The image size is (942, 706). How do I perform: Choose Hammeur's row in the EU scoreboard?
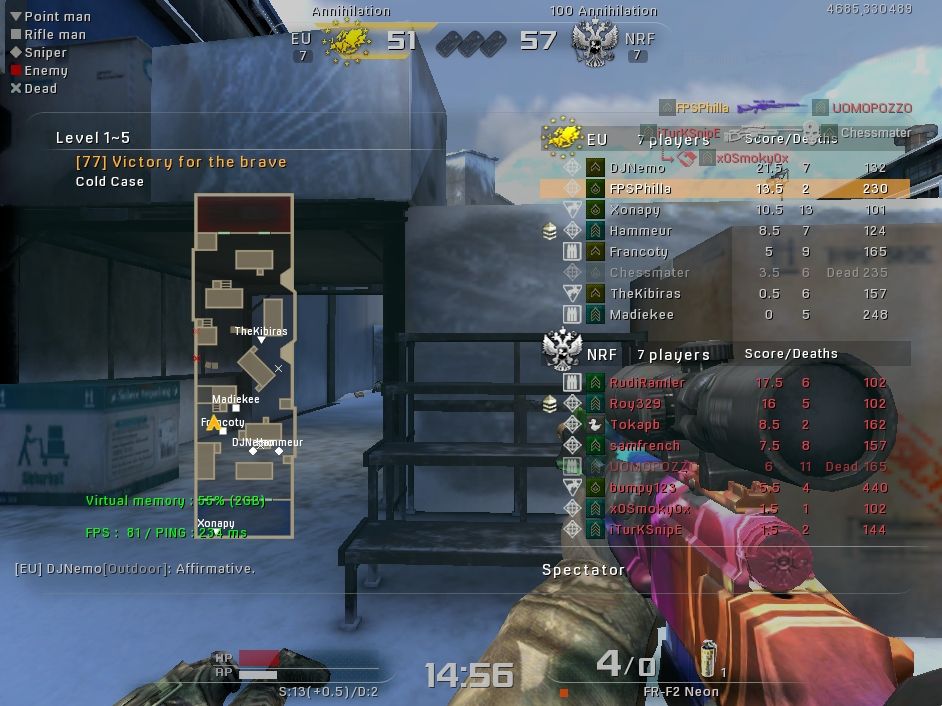tap(725, 231)
